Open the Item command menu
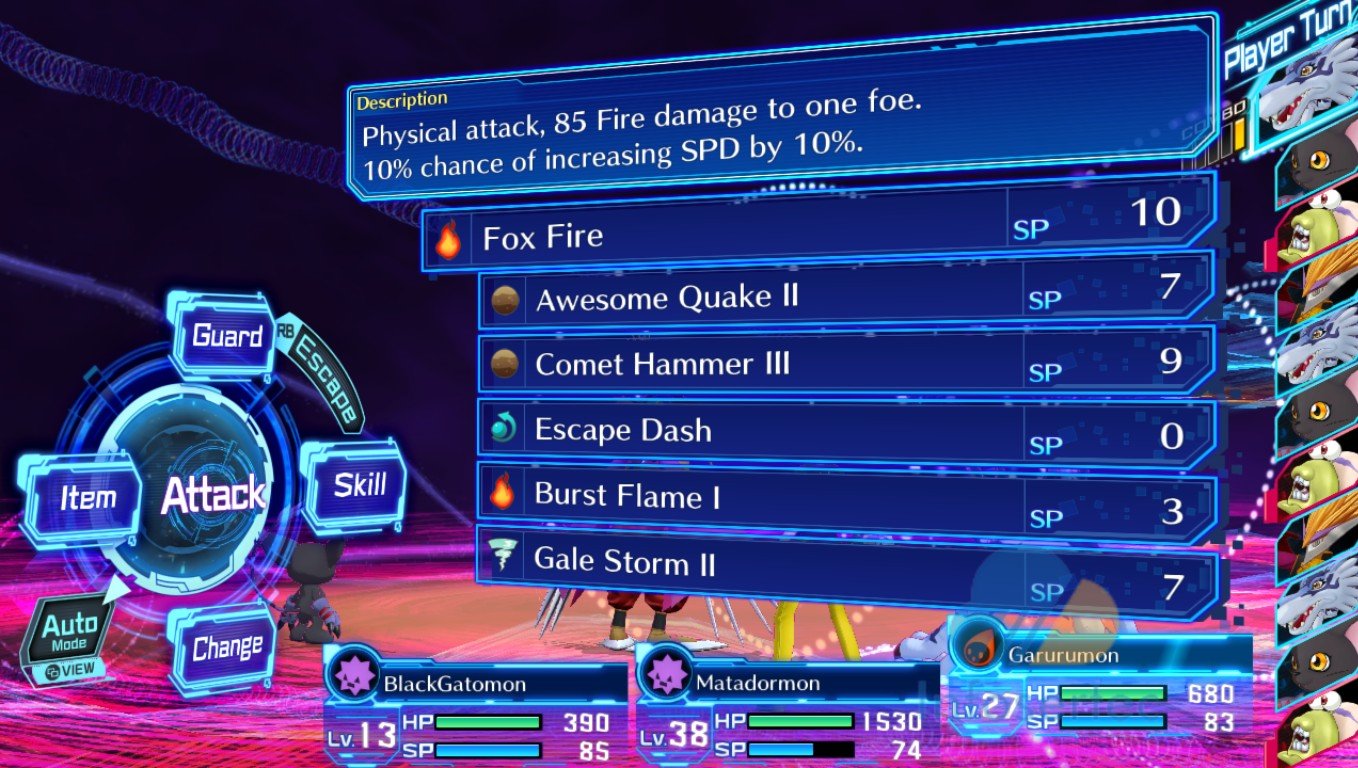Viewport: 1358px width, 768px height. pyautogui.click(x=88, y=498)
